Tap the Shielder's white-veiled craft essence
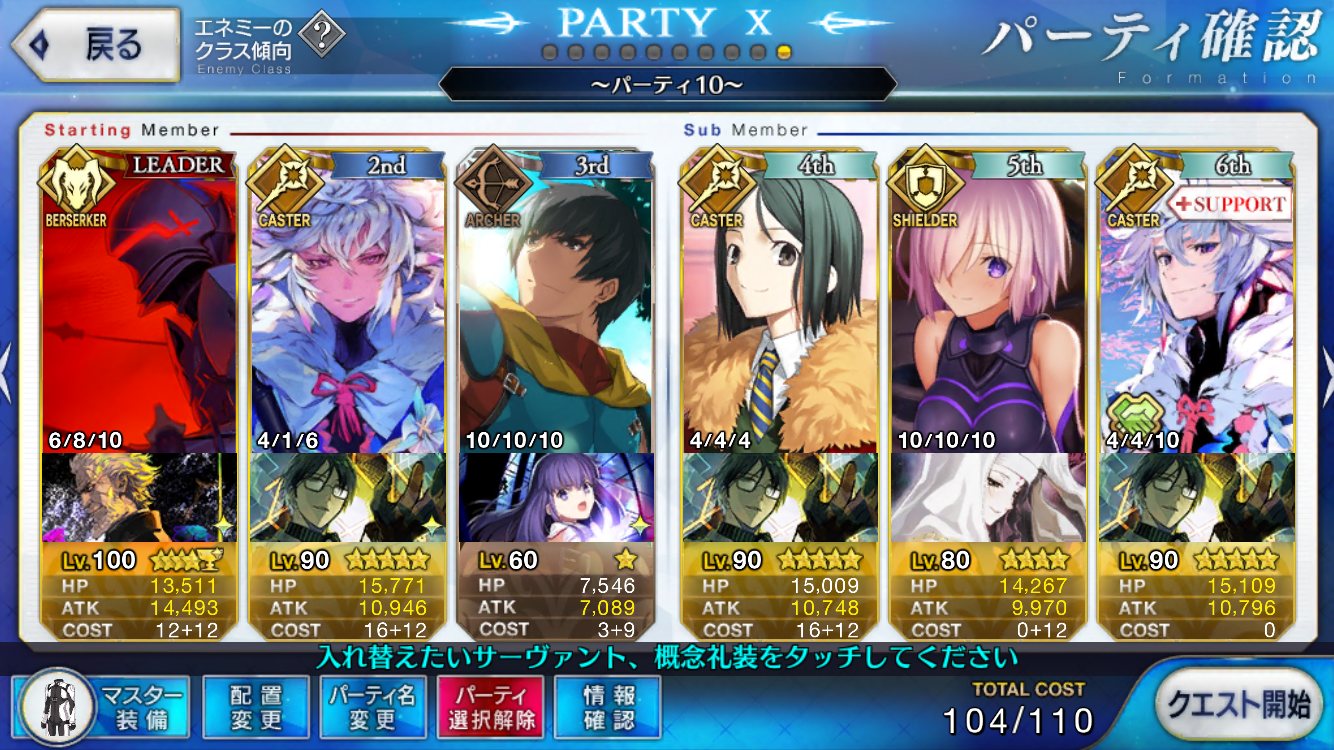The width and height of the screenshot is (1334, 750). 987,497
